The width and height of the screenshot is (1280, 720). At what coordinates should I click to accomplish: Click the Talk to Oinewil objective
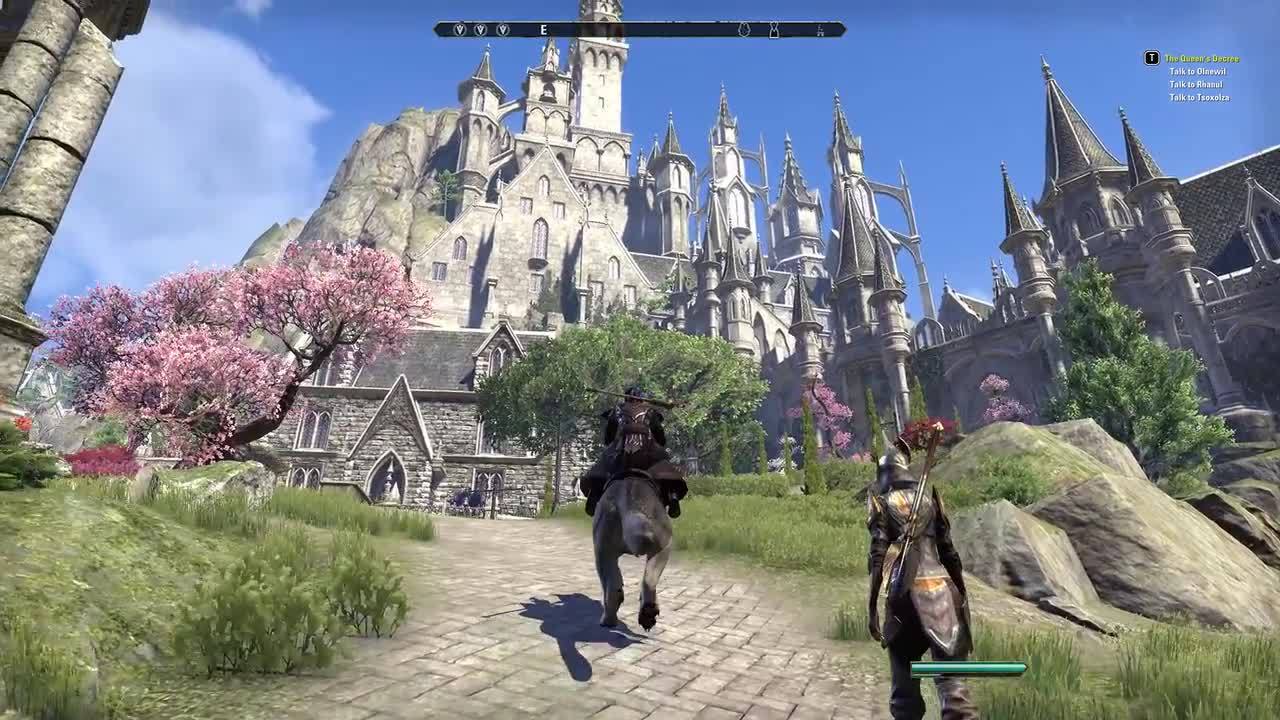click(x=1199, y=71)
